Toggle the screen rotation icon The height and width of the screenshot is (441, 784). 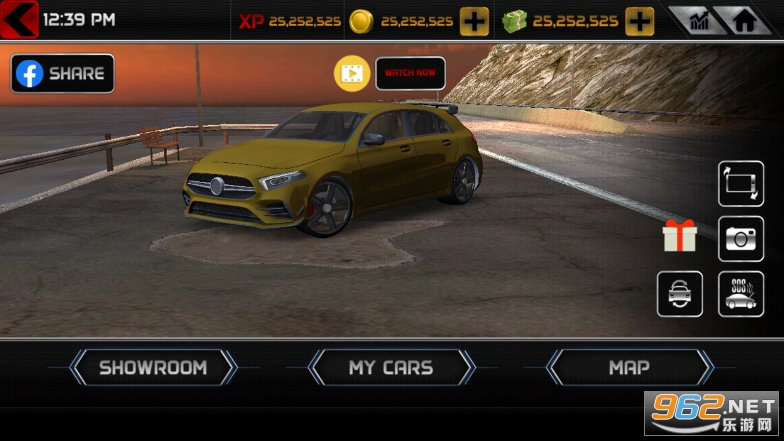click(741, 184)
